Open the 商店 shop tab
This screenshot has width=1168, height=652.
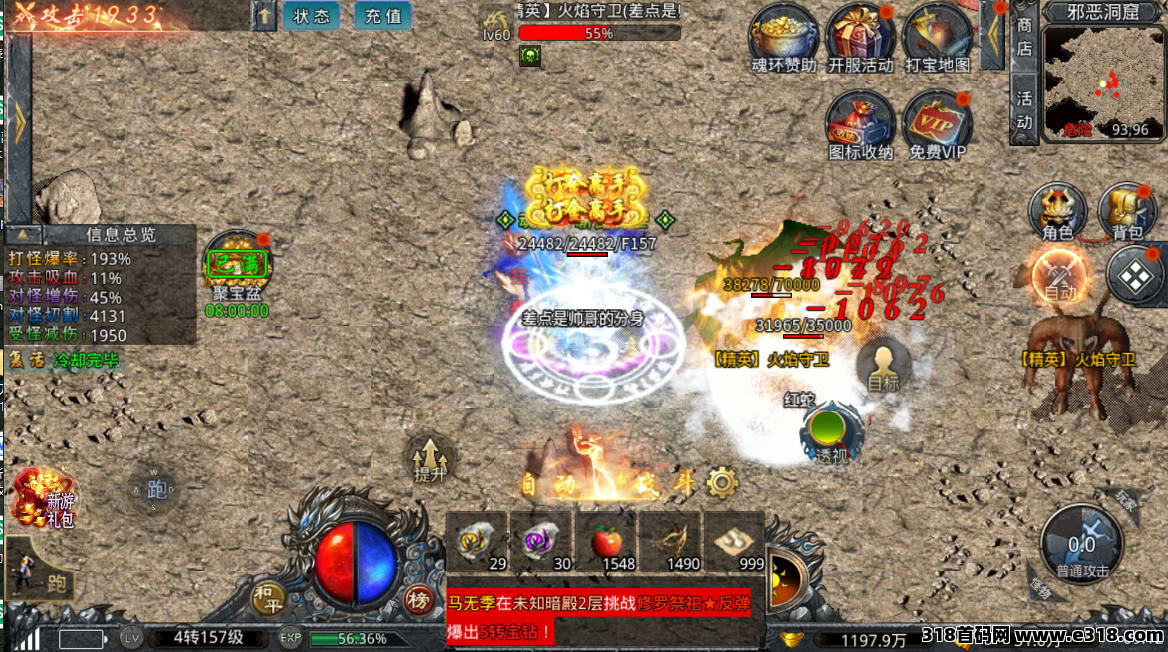[1023, 37]
